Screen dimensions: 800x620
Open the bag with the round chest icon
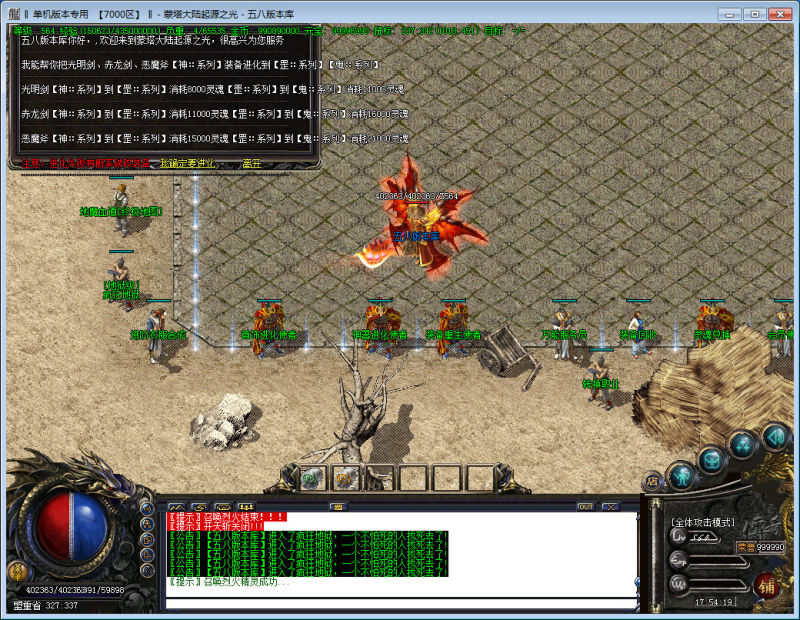(x=712, y=460)
